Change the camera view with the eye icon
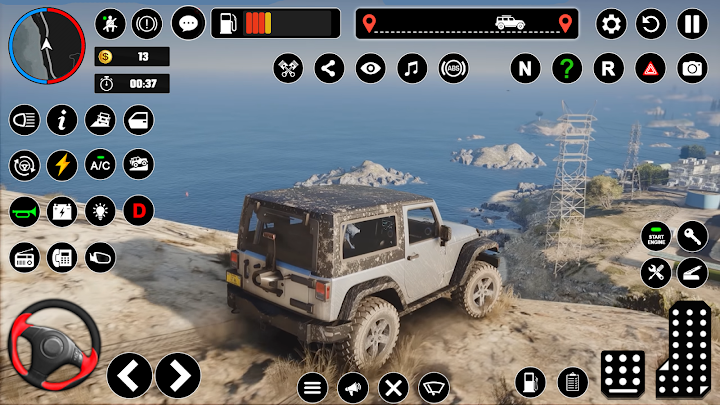This screenshot has height=405, width=720. [371, 68]
